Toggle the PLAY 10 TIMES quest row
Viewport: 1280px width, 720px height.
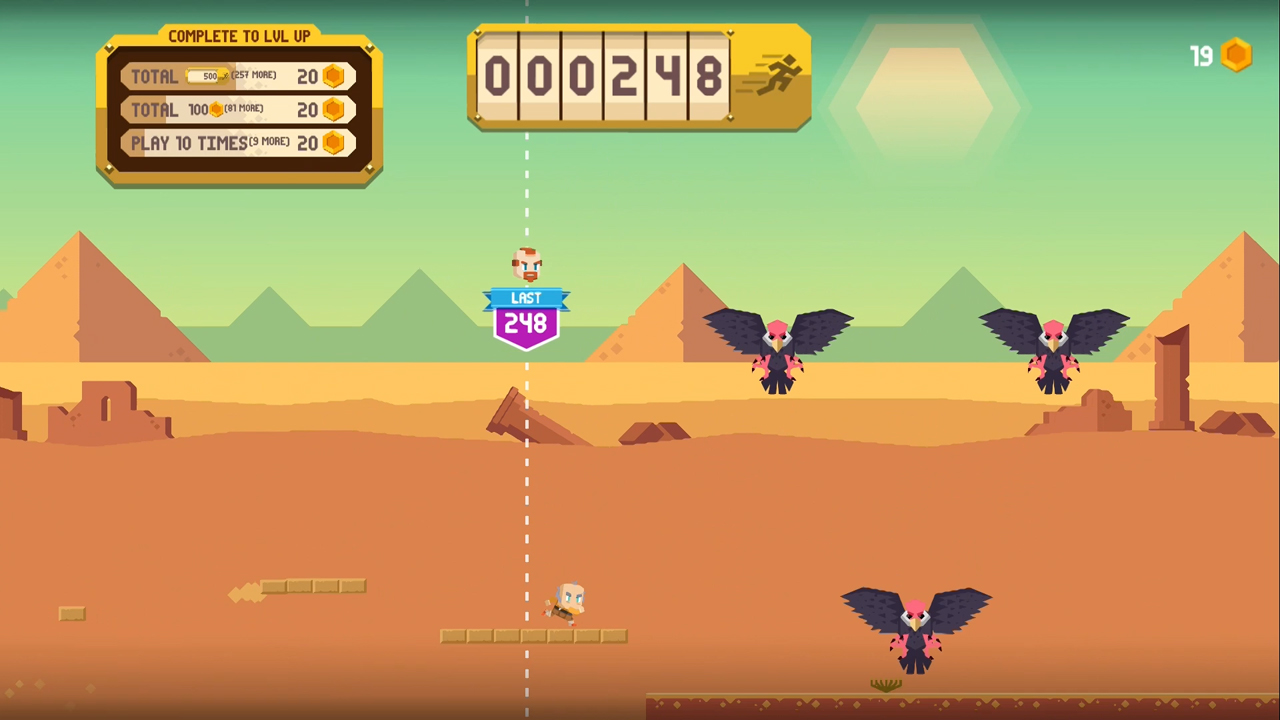coord(238,143)
